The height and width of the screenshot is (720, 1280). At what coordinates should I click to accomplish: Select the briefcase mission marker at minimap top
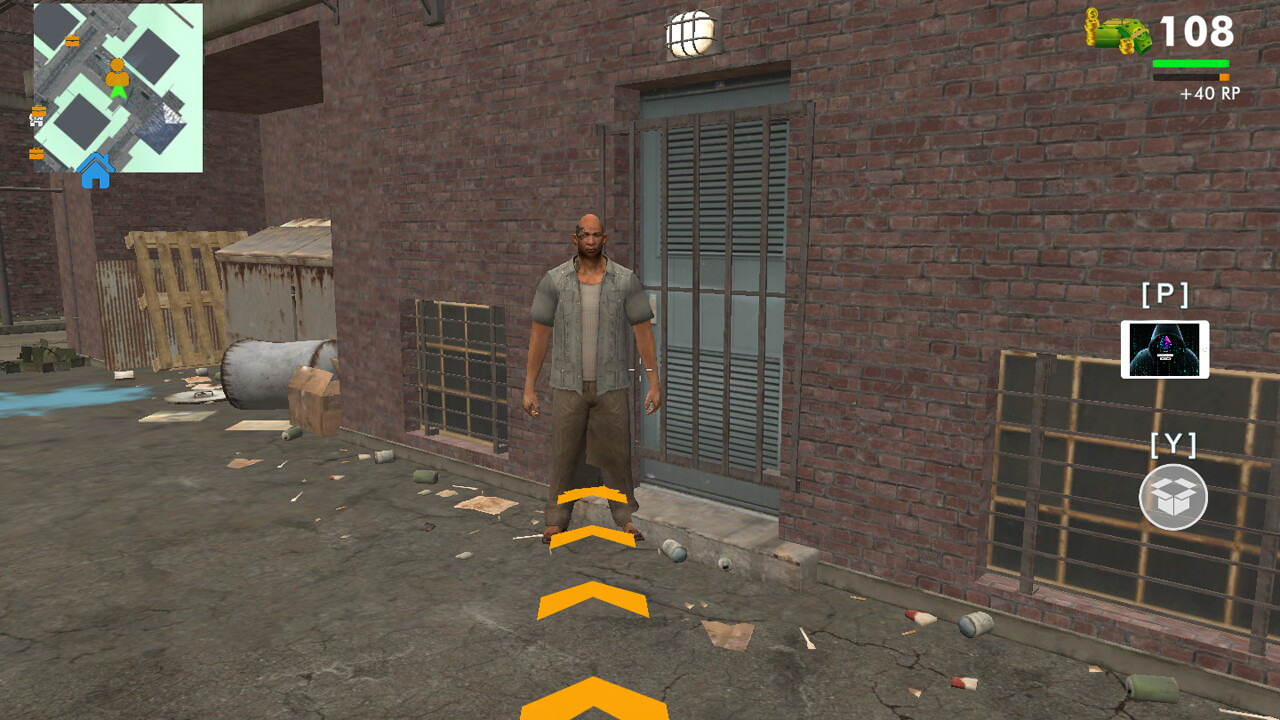tap(72, 40)
